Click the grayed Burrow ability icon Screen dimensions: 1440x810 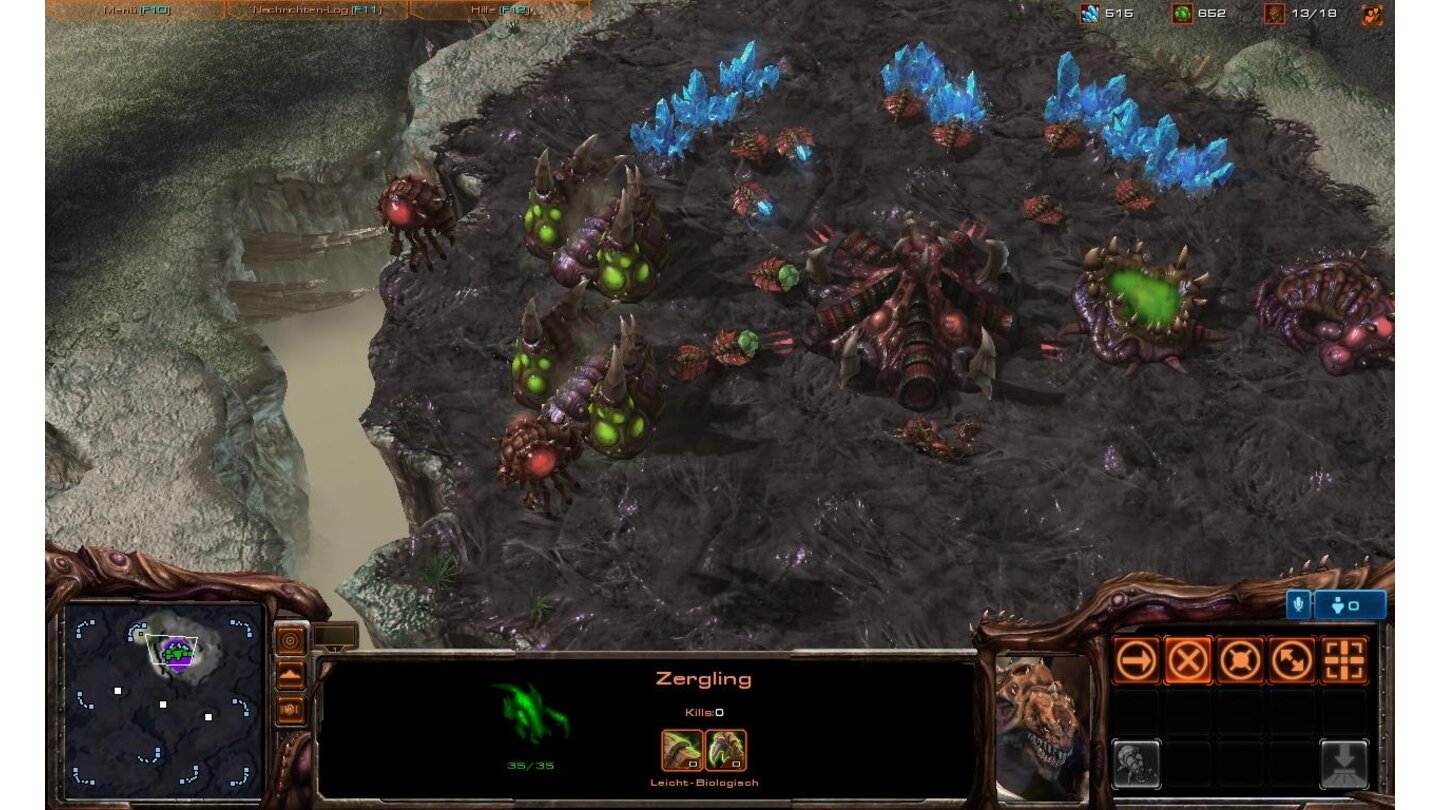[1344, 763]
